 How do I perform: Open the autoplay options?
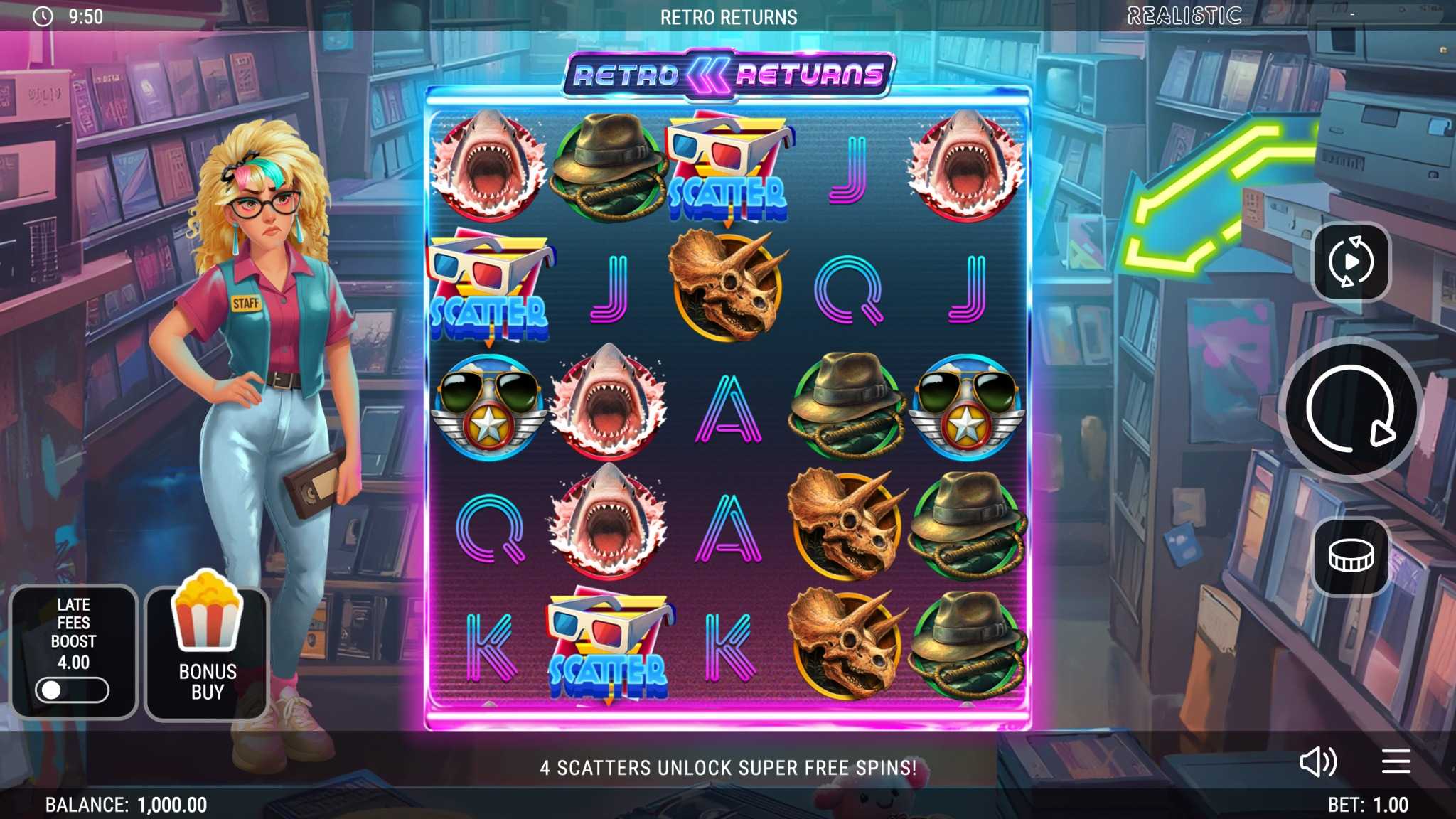point(1351,262)
